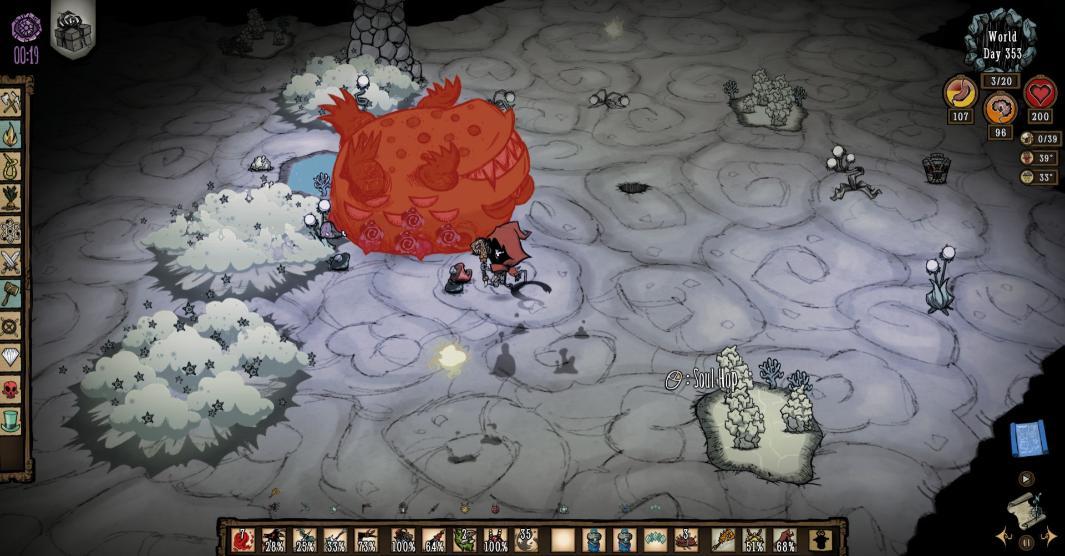Open the blue map scroll
1065x556 pixels.
point(1027,437)
